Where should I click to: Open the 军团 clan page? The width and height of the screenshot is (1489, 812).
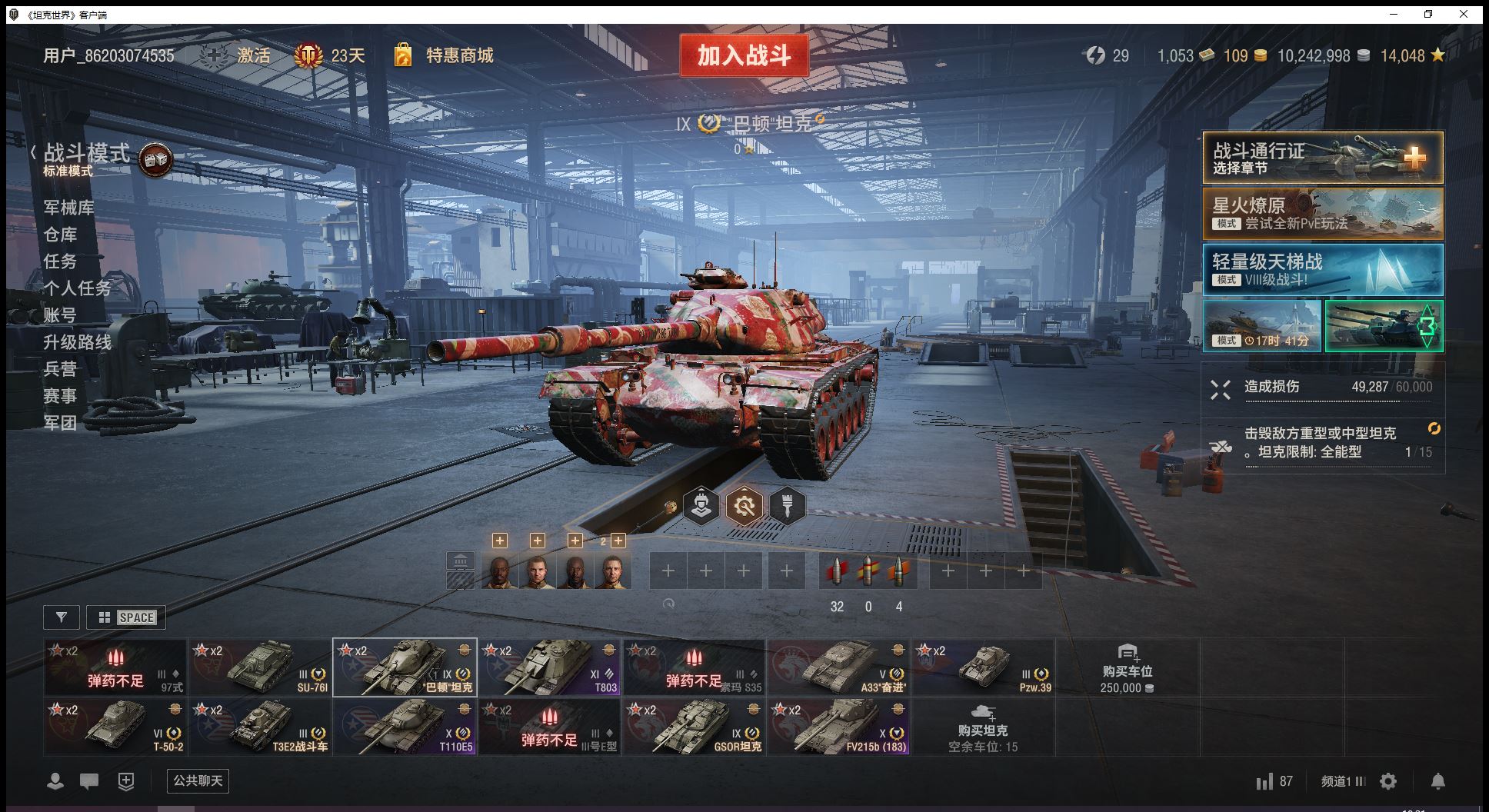point(60,423)
